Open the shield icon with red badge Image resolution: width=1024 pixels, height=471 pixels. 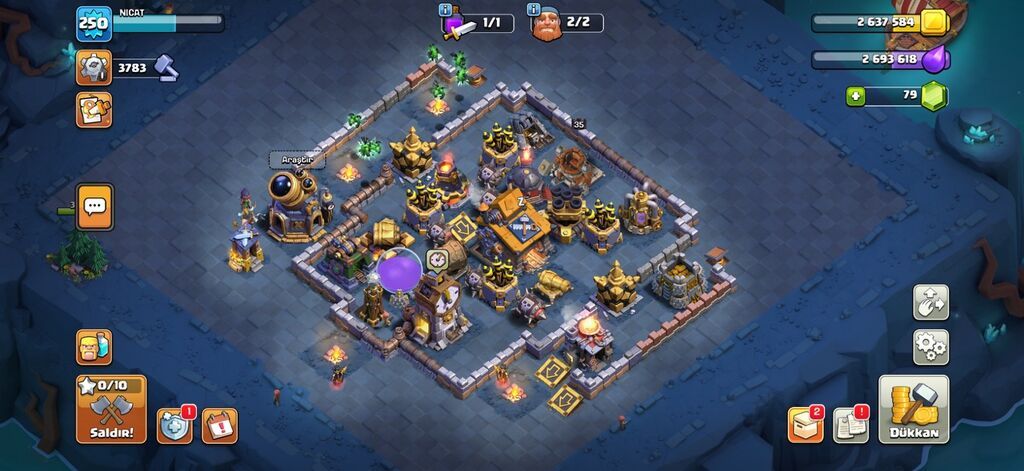tap(174, 425)
